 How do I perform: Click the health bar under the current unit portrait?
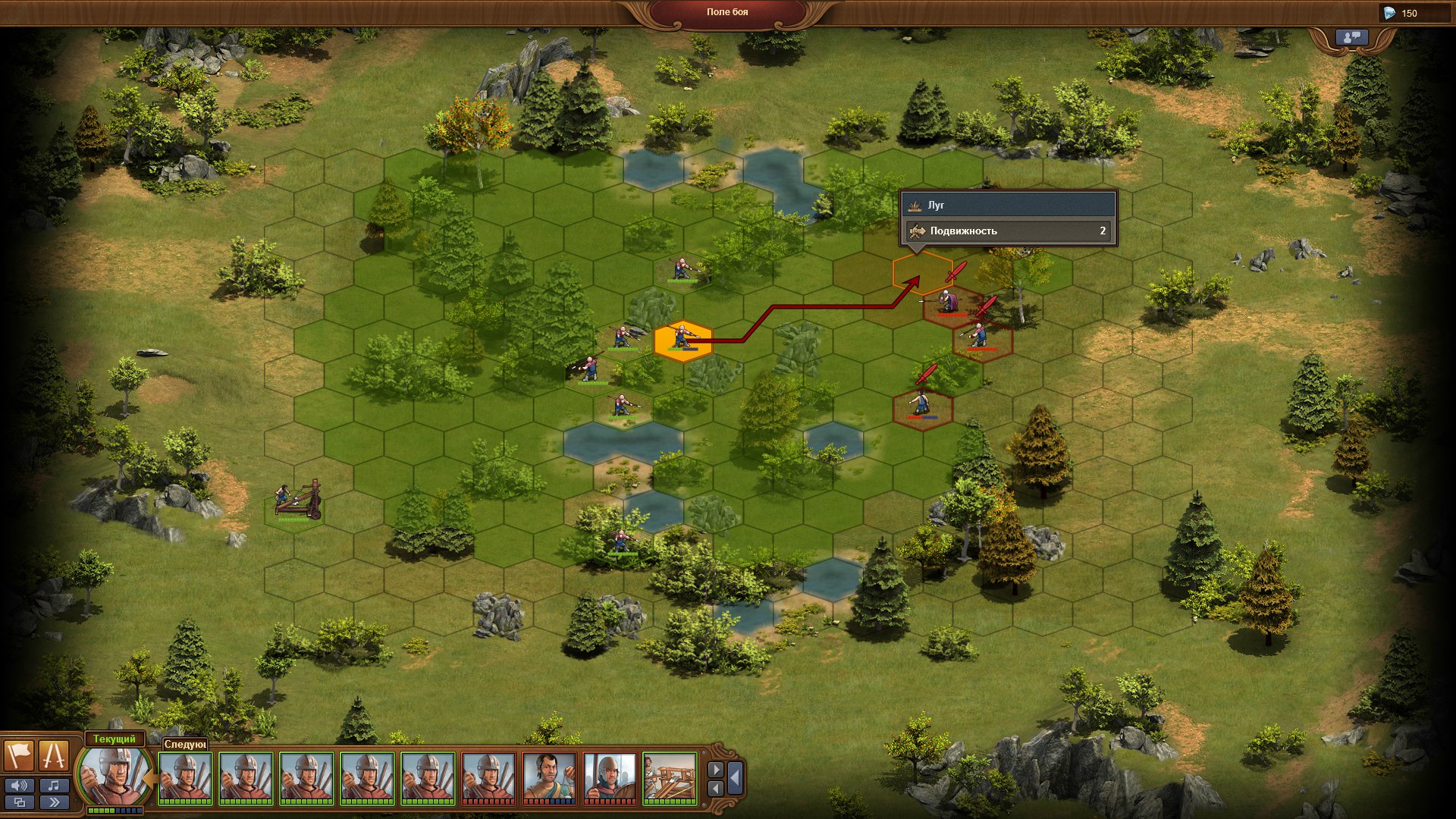114,808
